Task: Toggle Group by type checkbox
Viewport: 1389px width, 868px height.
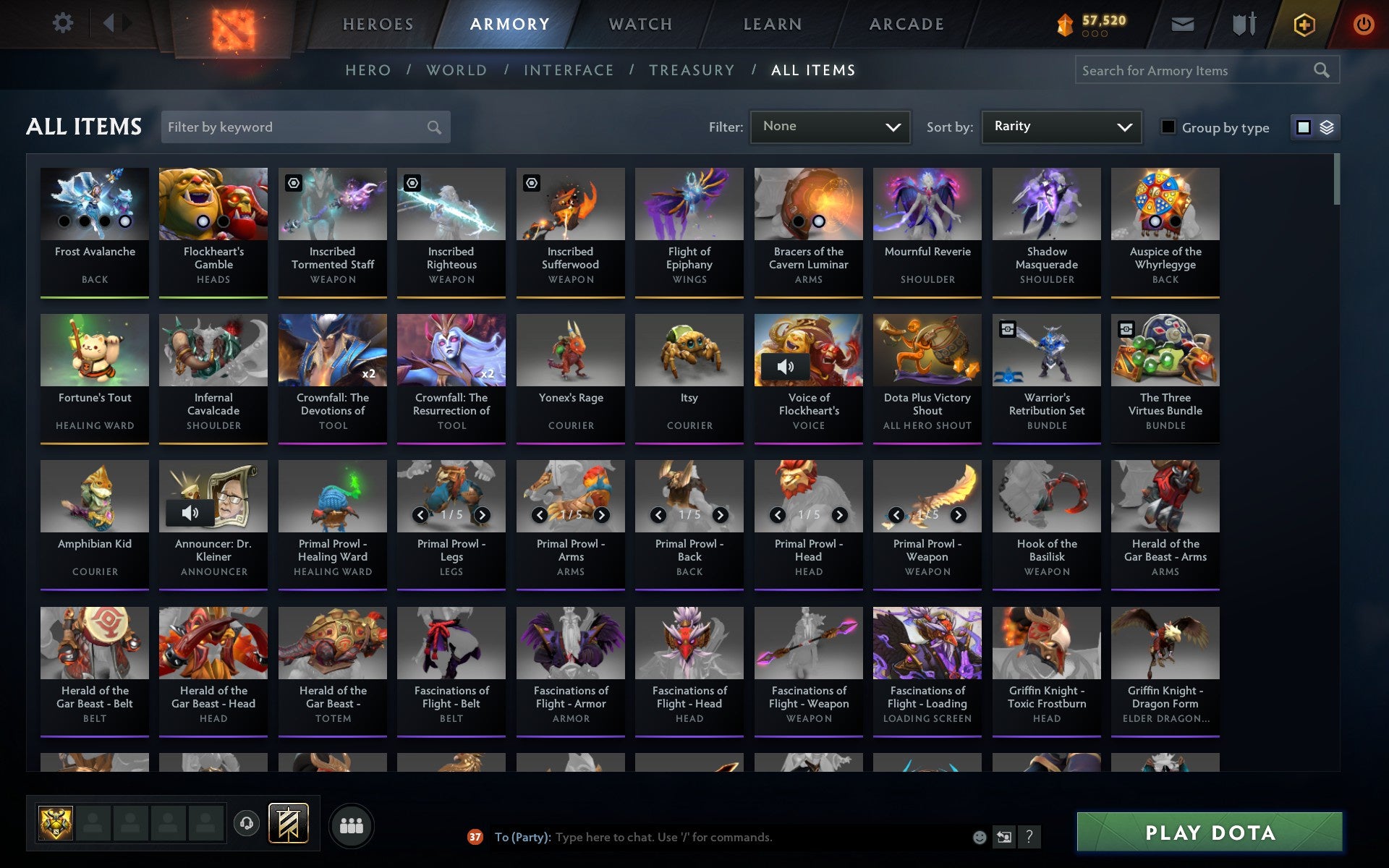Action: [1168, 127]
